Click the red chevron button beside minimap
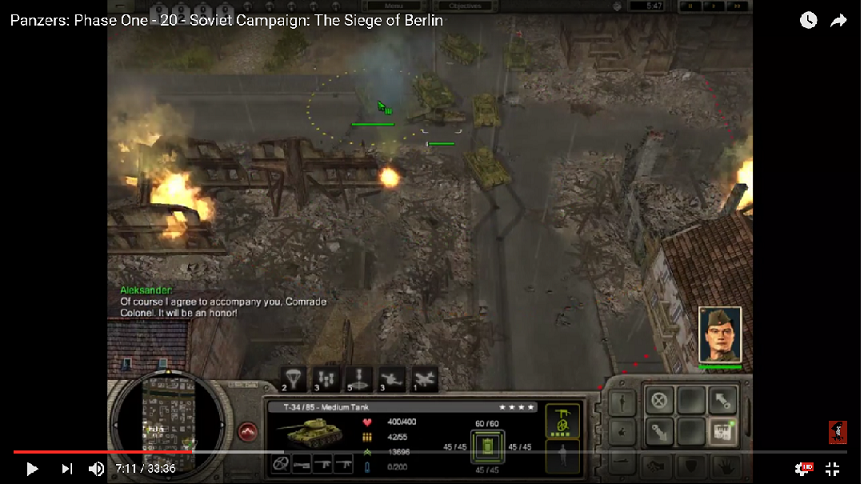 [248, 431]
